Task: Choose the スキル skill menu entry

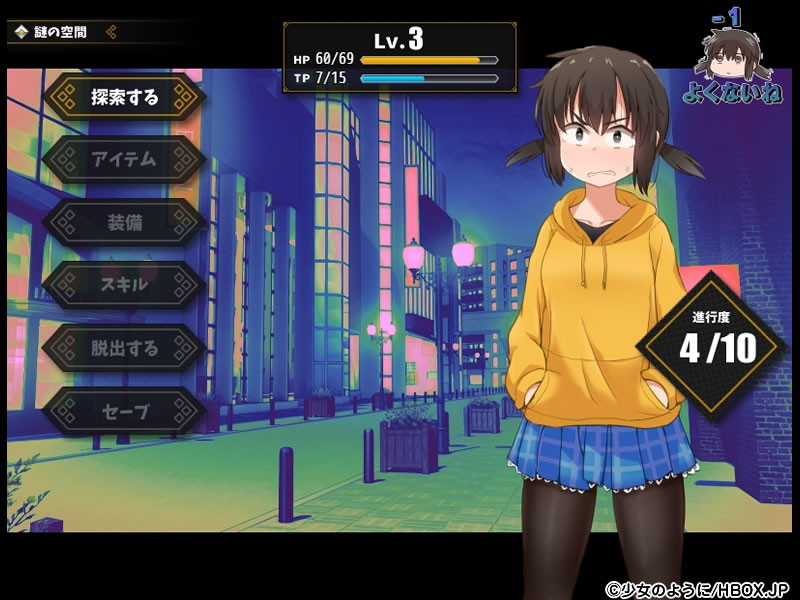Action: pyautogui.click(x=124, y=285)
